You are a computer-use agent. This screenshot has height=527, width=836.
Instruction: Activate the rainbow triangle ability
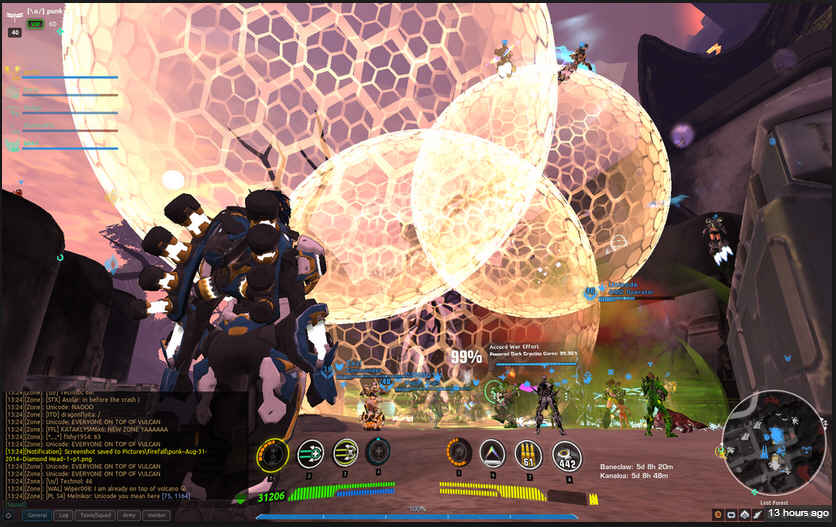point(492,454)
